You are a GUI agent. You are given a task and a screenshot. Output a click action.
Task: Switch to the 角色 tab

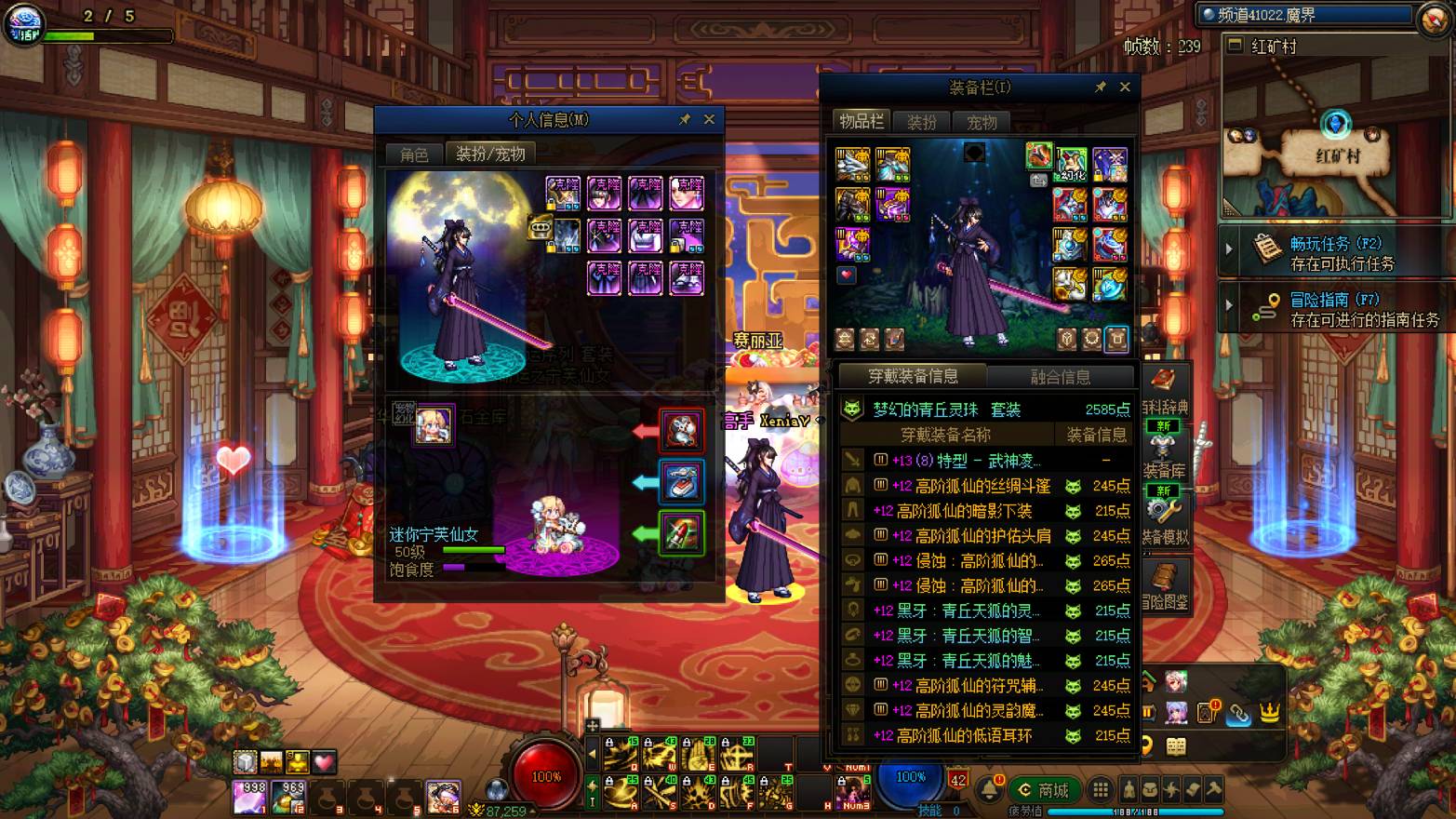[414, 154]
